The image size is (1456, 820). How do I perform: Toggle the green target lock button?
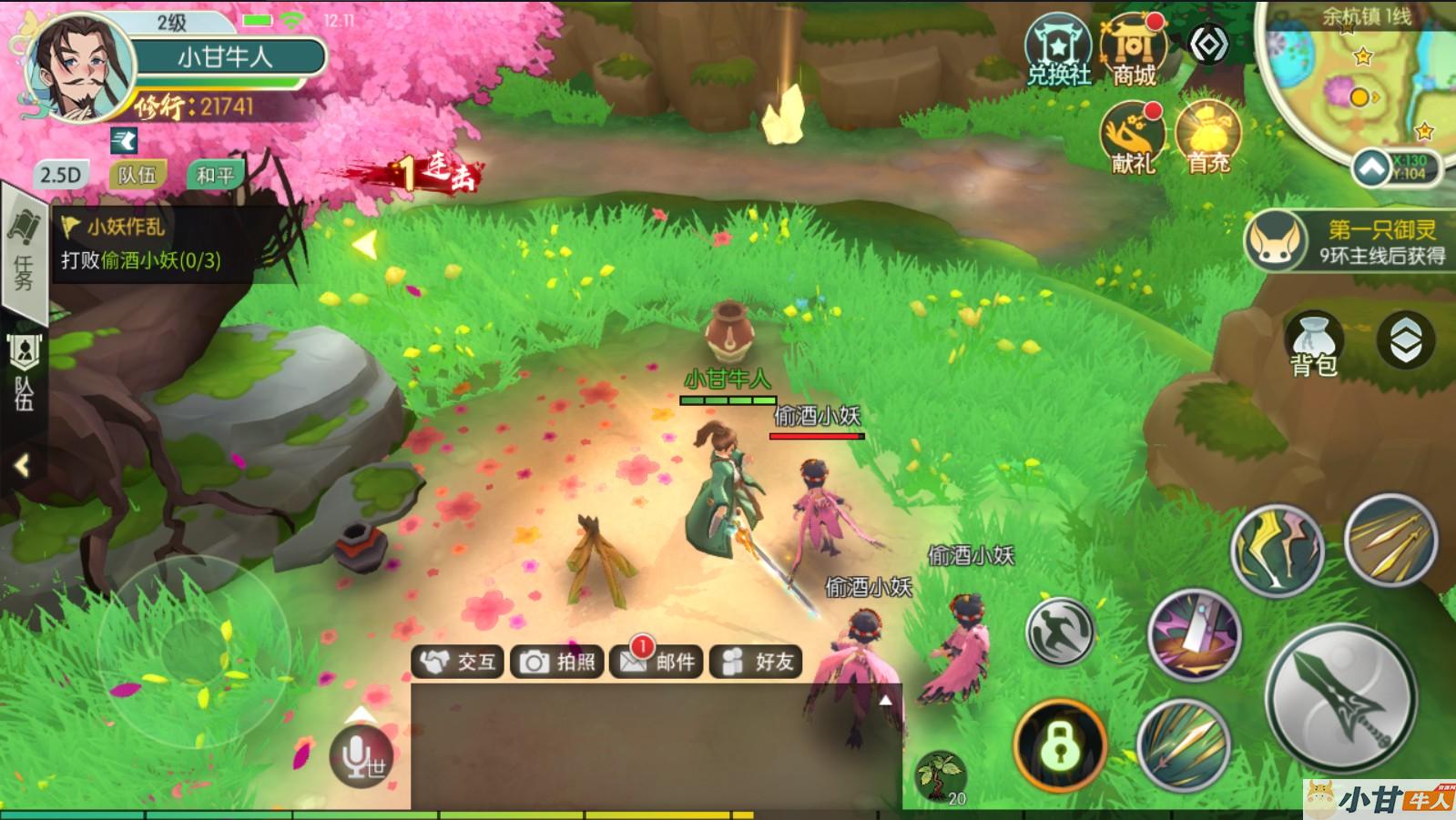point(1060,746)
